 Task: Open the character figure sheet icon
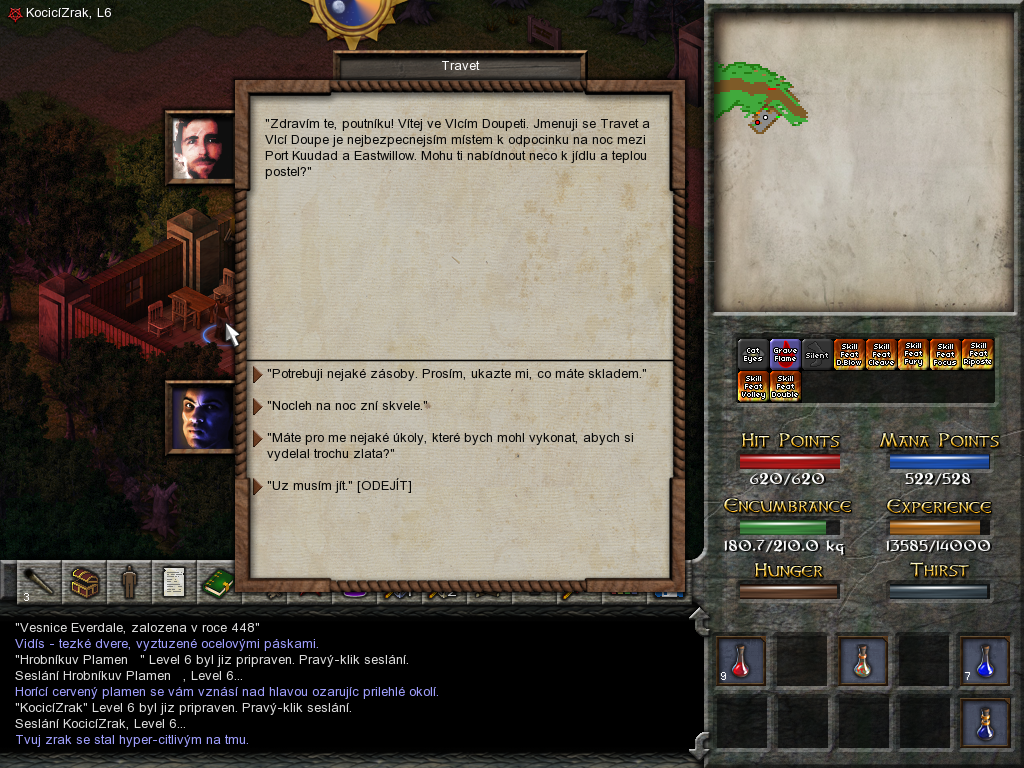tap(128, 582)
